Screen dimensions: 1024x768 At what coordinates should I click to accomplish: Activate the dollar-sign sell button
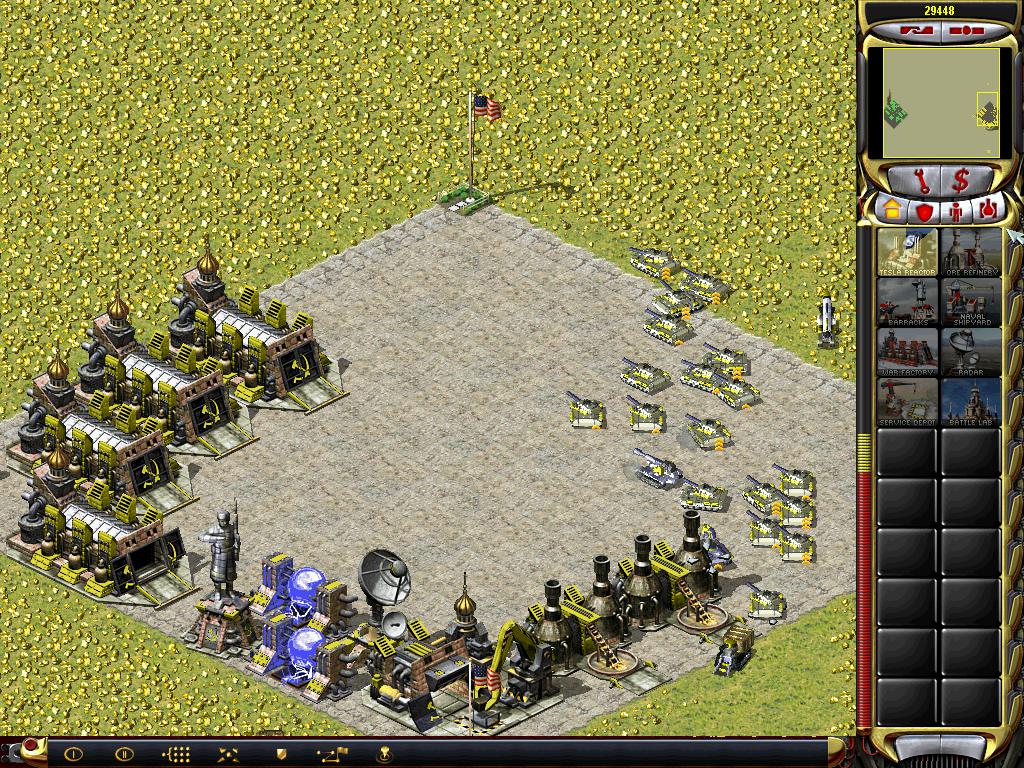pos(961,181)
